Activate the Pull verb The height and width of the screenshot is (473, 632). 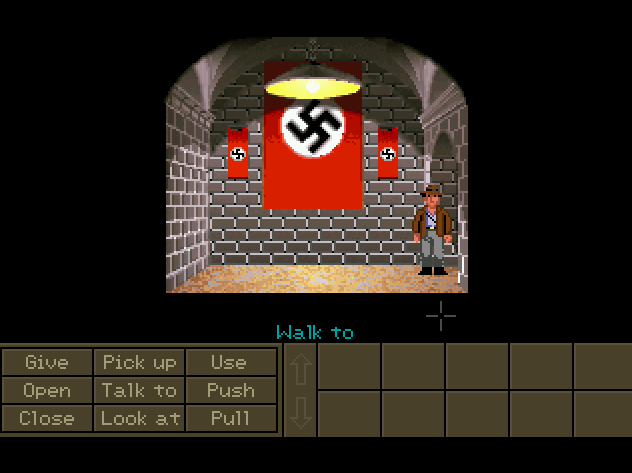(x=230, y=418)
